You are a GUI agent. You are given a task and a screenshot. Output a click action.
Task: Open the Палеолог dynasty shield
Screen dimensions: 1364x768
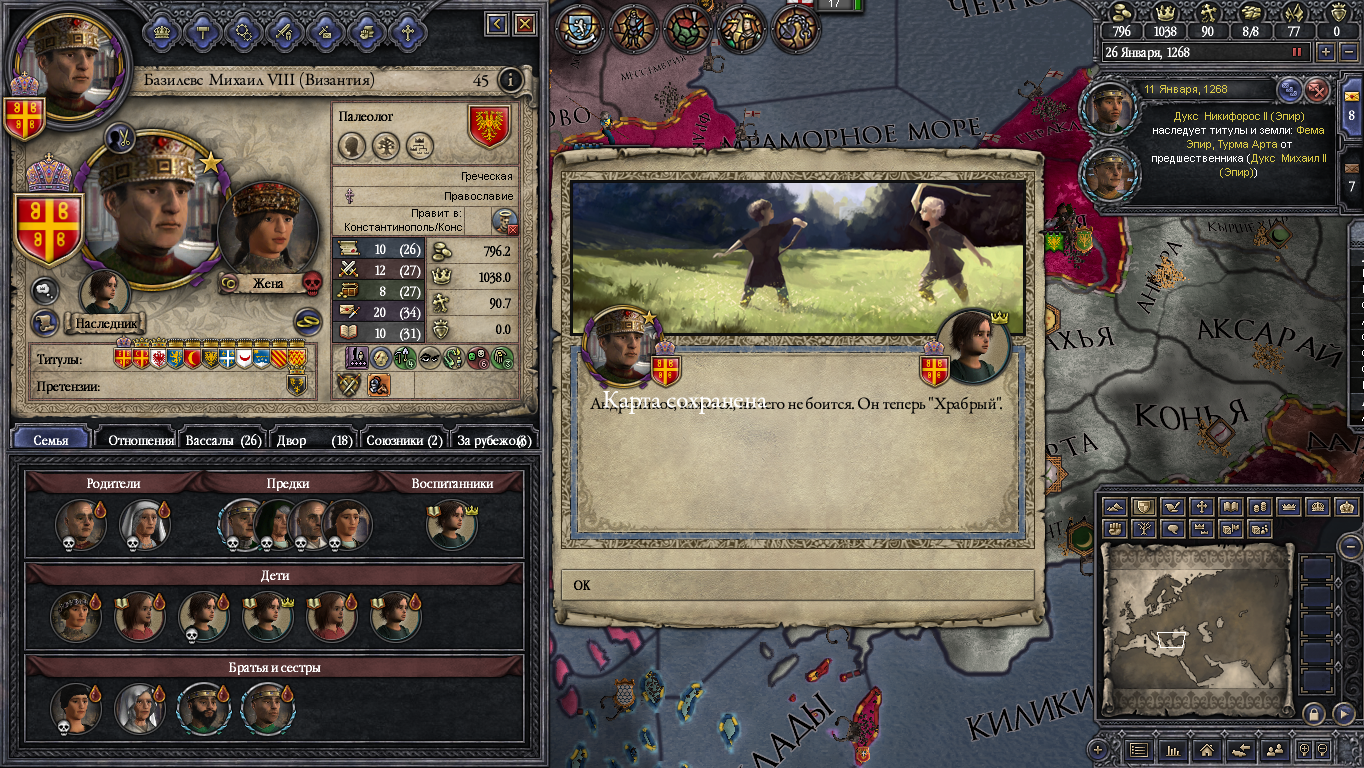pyautogui.click(x=489, y=127)
